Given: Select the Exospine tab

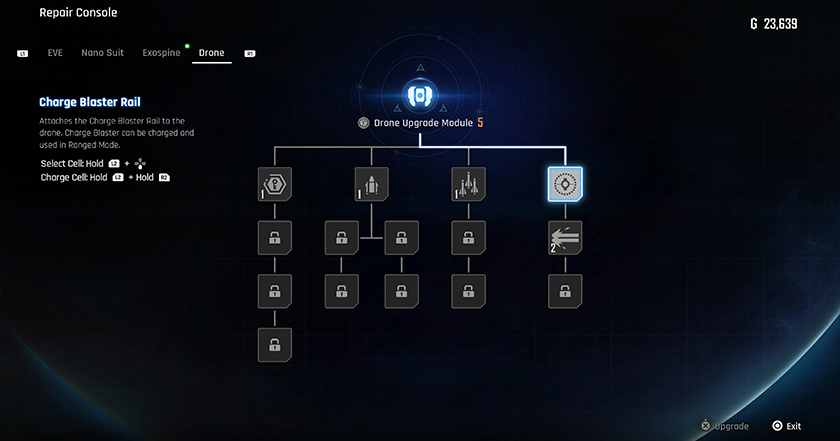Looking at the screenshot, I should click(x=161, y=53).
